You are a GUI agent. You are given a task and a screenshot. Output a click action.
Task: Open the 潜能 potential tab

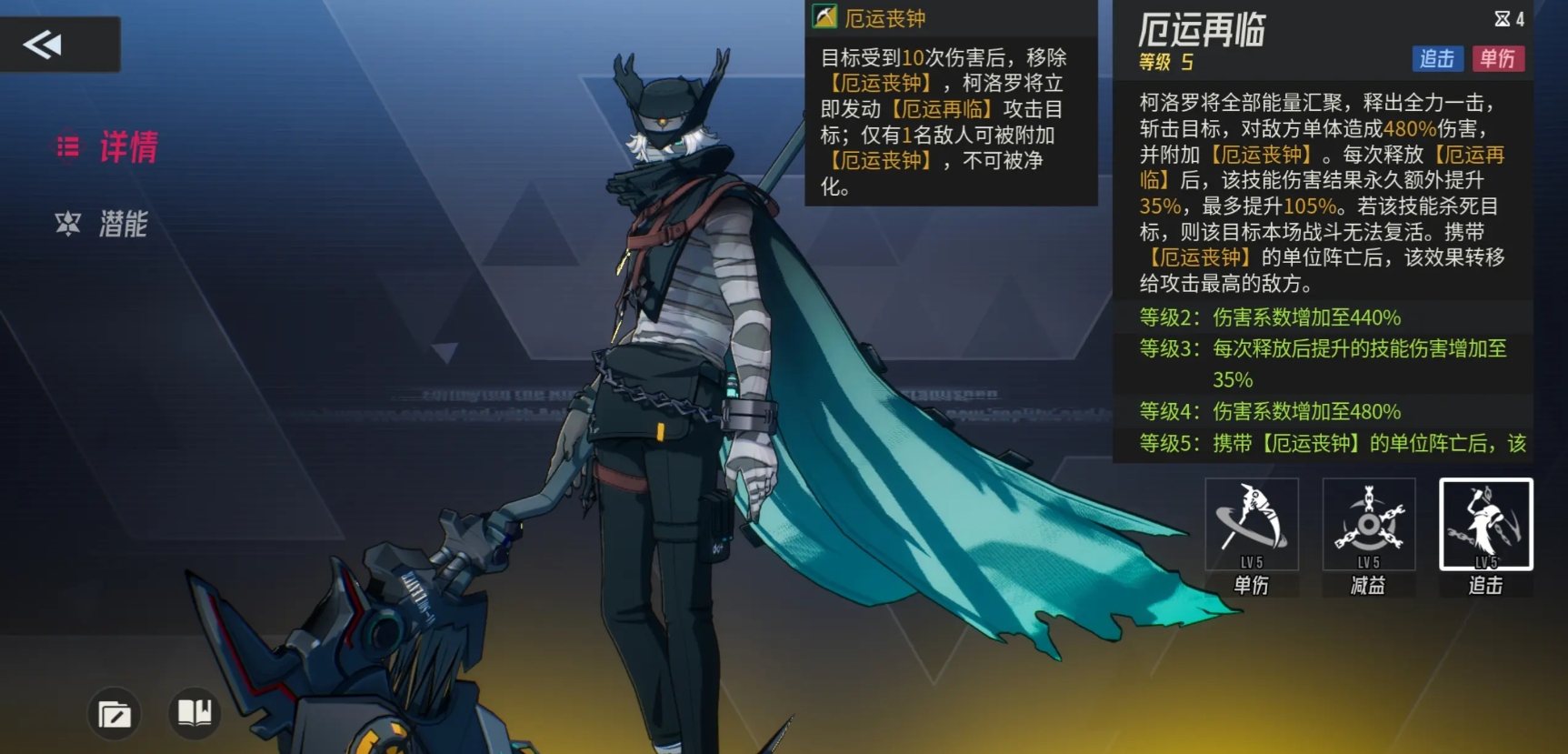[x=102, y=224]
